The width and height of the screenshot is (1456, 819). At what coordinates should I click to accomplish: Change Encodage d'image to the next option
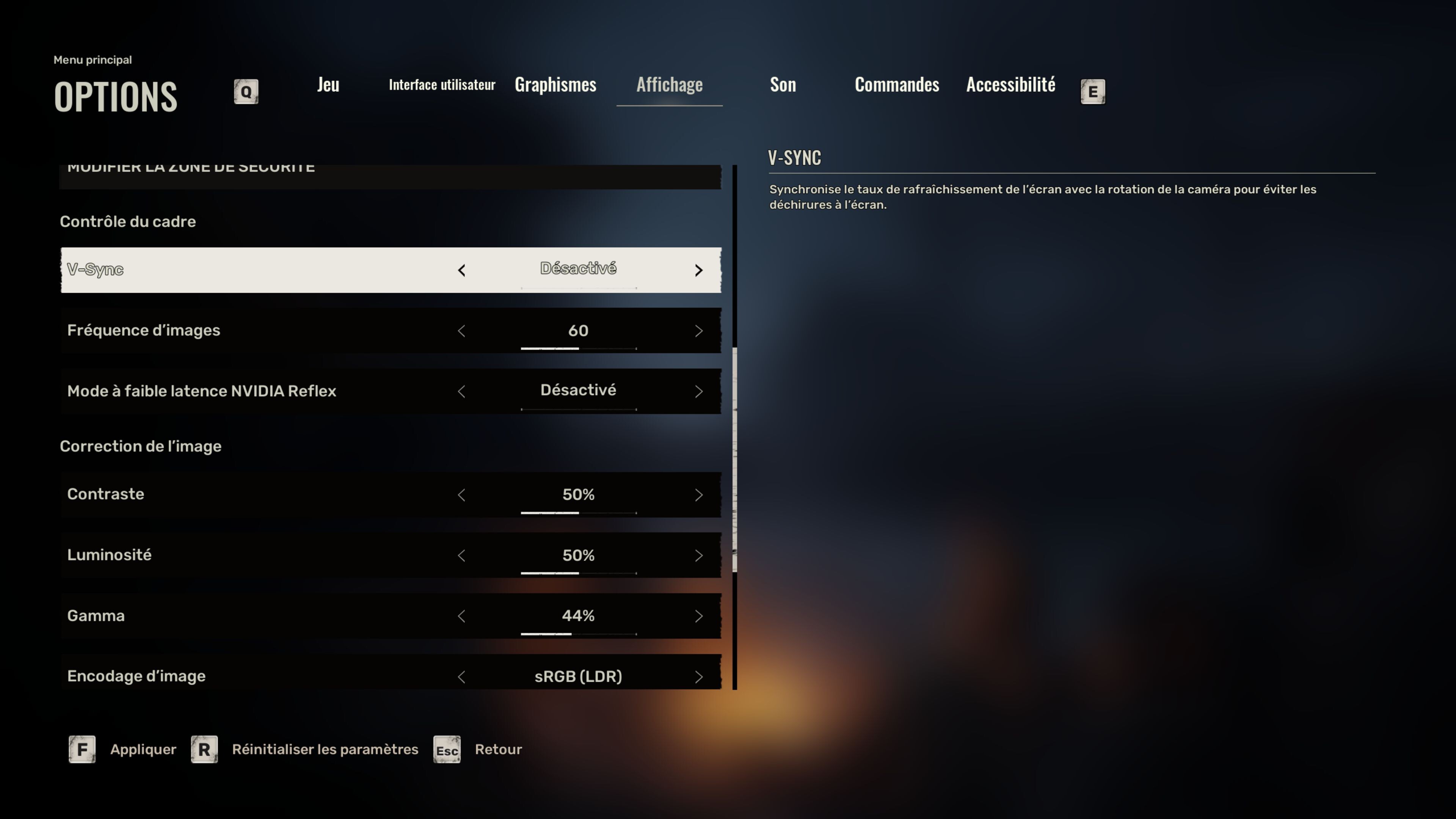click(x=698, y=676)
